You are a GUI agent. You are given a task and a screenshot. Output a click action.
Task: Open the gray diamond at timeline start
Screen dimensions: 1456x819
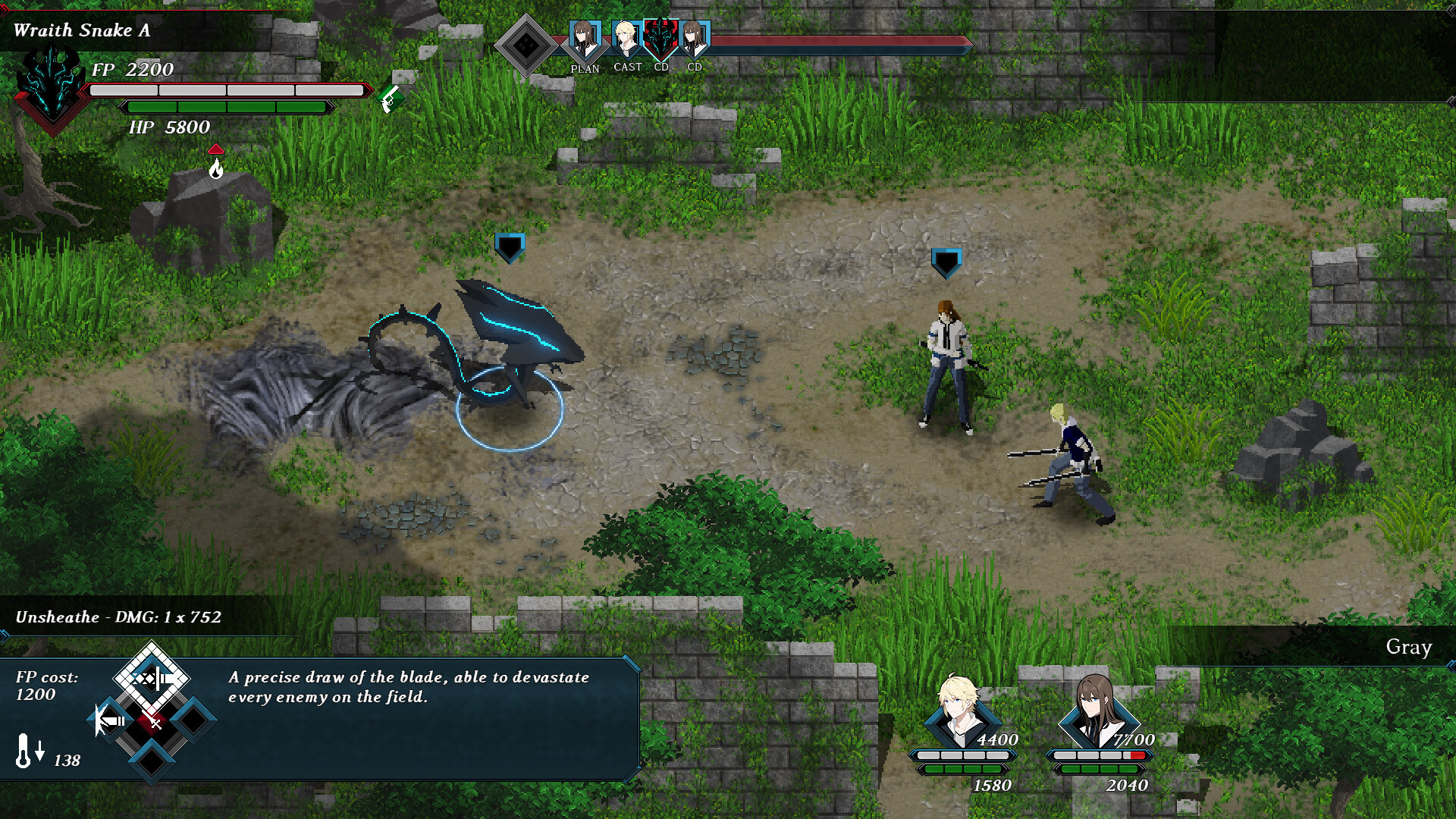pyautogui.click(x=526, y=45)
